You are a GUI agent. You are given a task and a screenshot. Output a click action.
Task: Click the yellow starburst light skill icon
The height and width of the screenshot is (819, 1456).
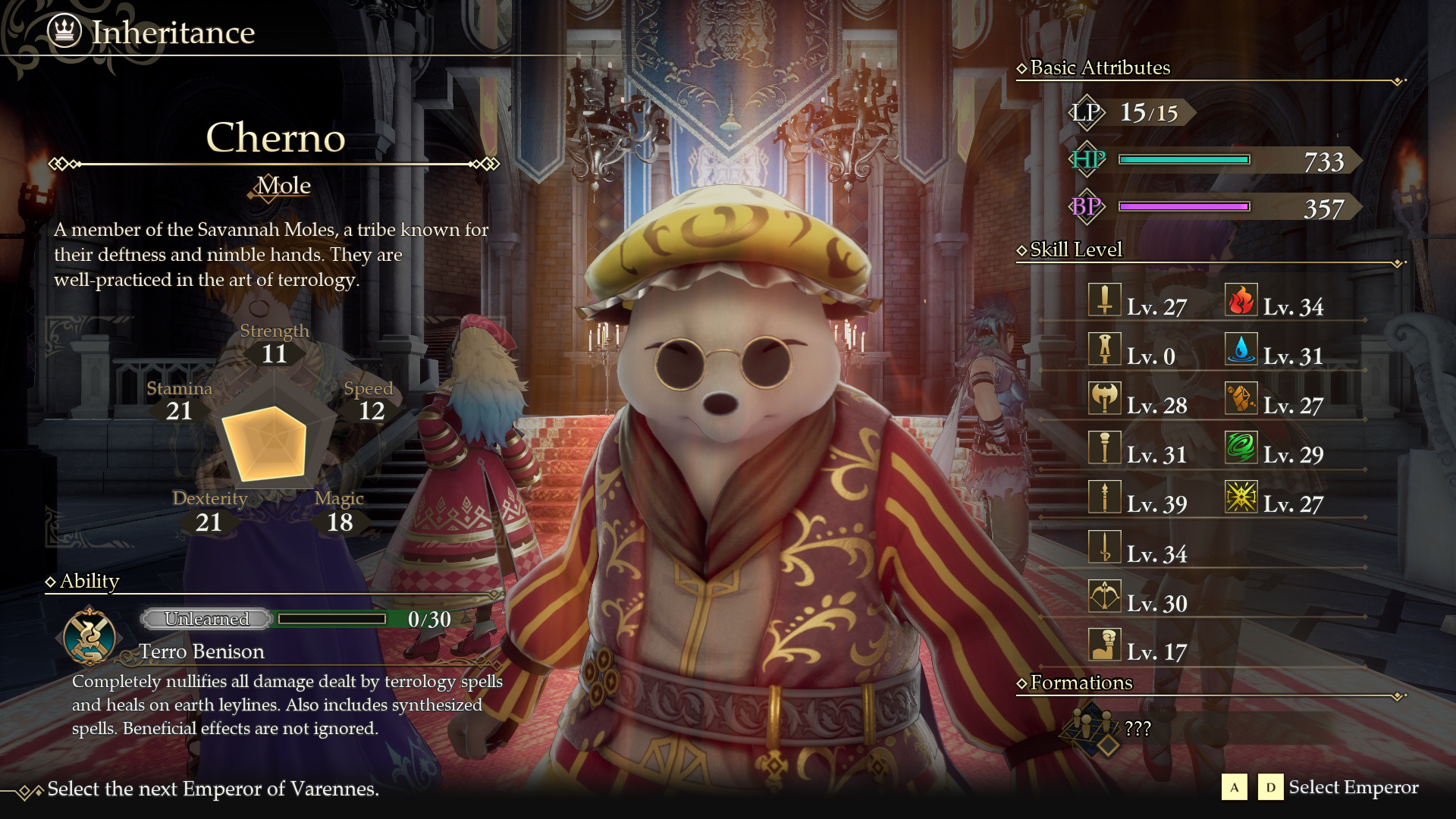tap(1241, 497)
